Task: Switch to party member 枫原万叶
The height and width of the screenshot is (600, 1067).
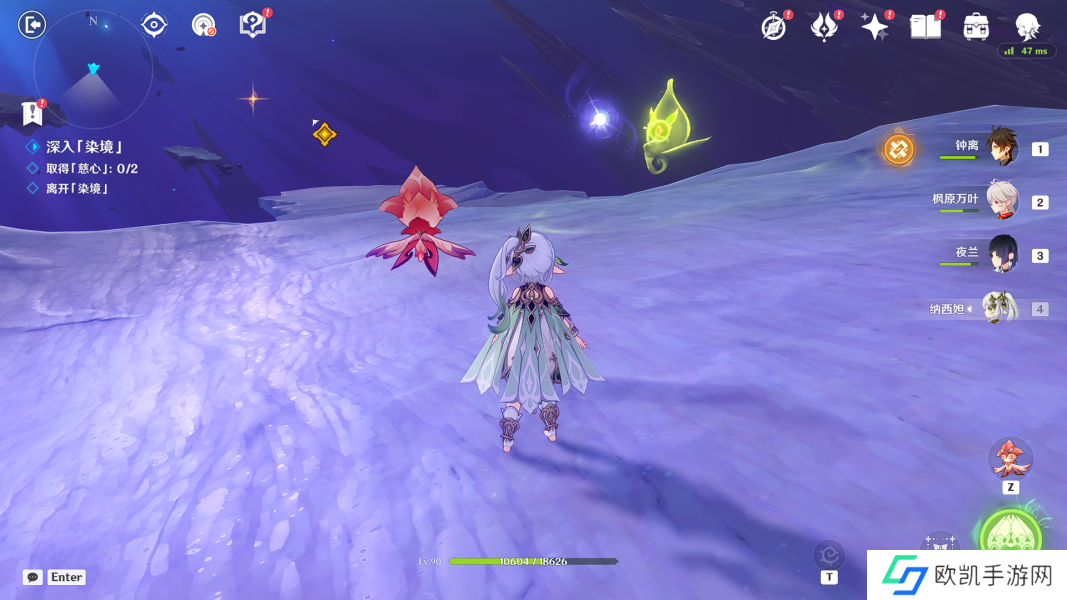Action: point(1001,200)
